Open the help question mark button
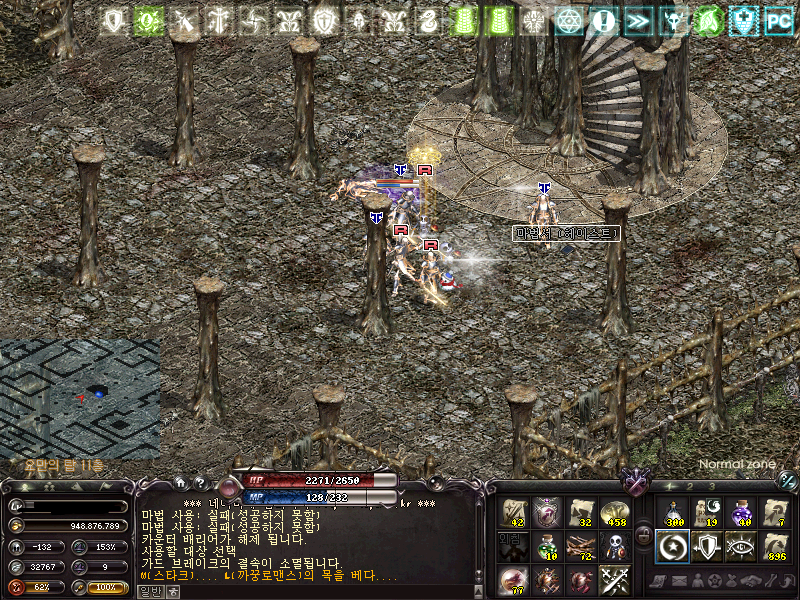This screenshot has height=600, width=800. 199,482
